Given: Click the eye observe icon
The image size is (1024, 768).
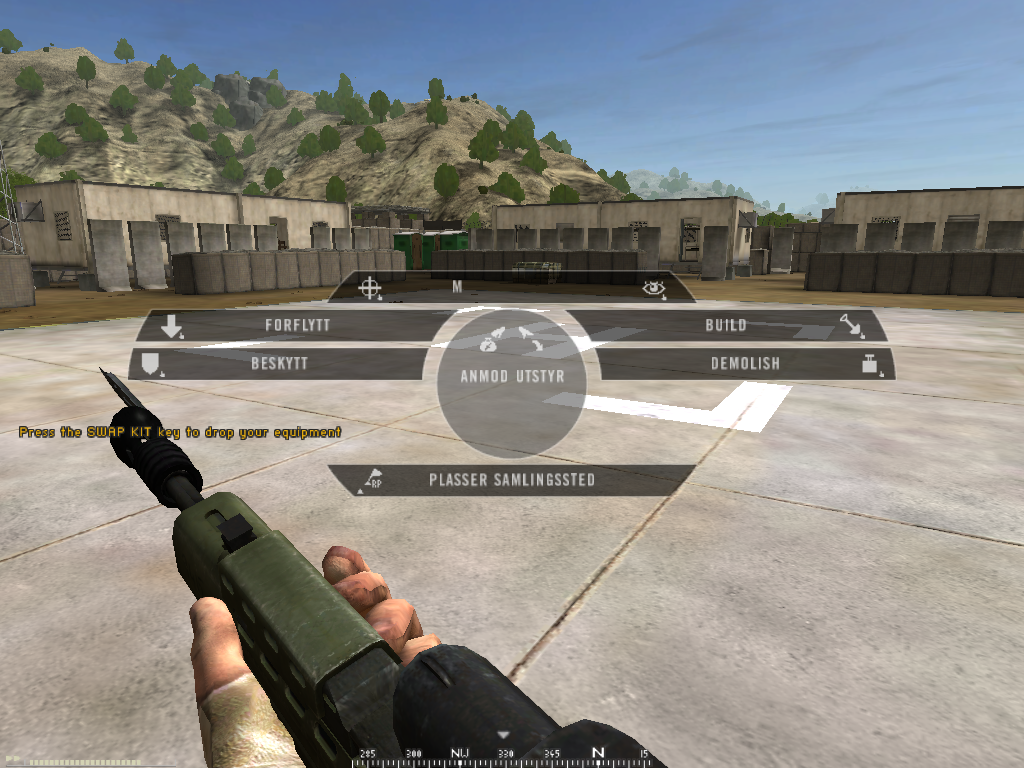Looking at the screenshot, I should (x=653, y=288).
